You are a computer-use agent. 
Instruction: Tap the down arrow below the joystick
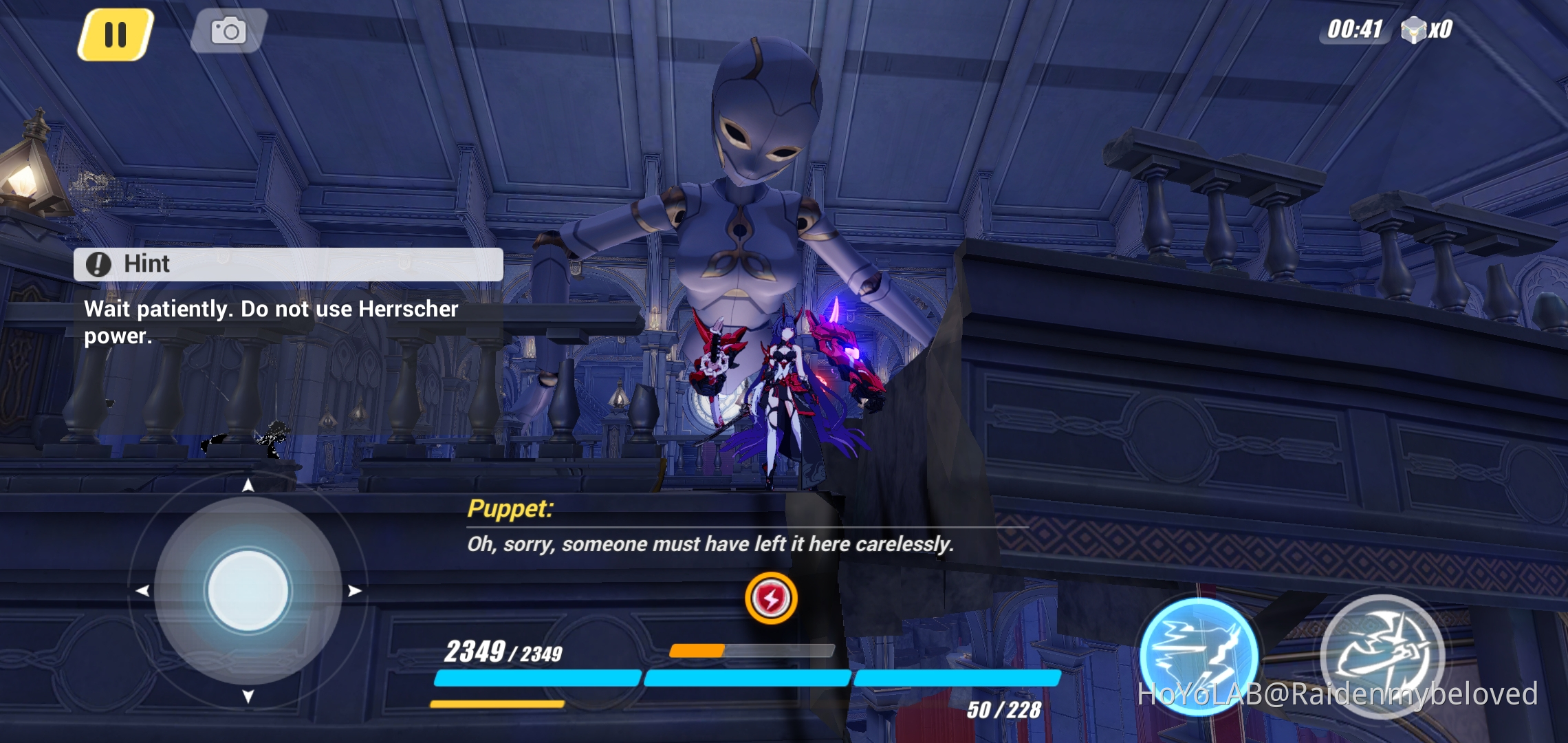coord(248,697)
